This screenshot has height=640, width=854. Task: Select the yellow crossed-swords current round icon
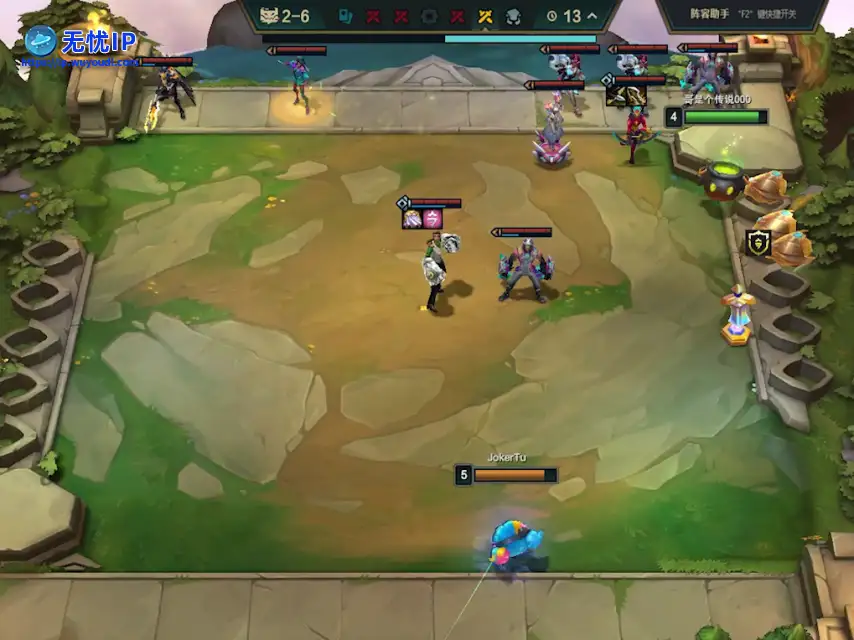coord(485,16)
